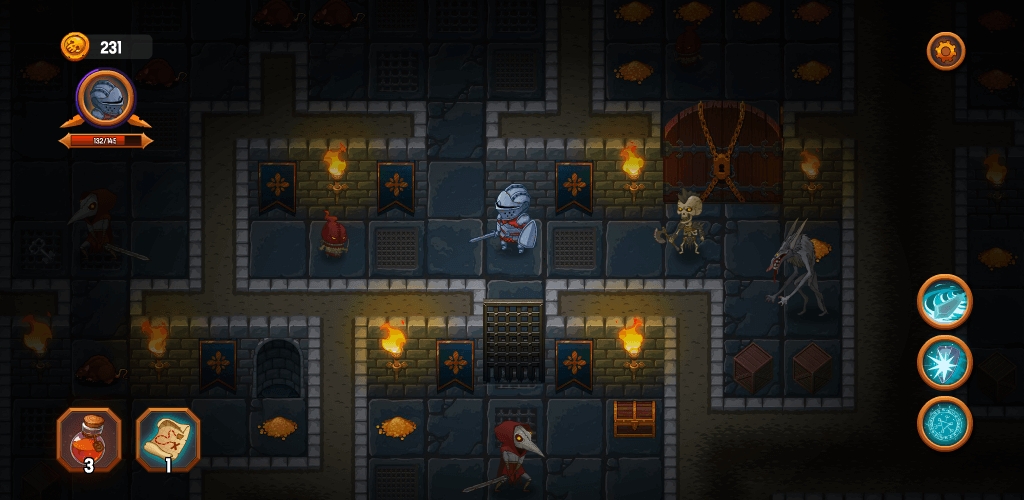Use the scroll item slot
This screenshot has width=1024, height=500.
point(168,439)
